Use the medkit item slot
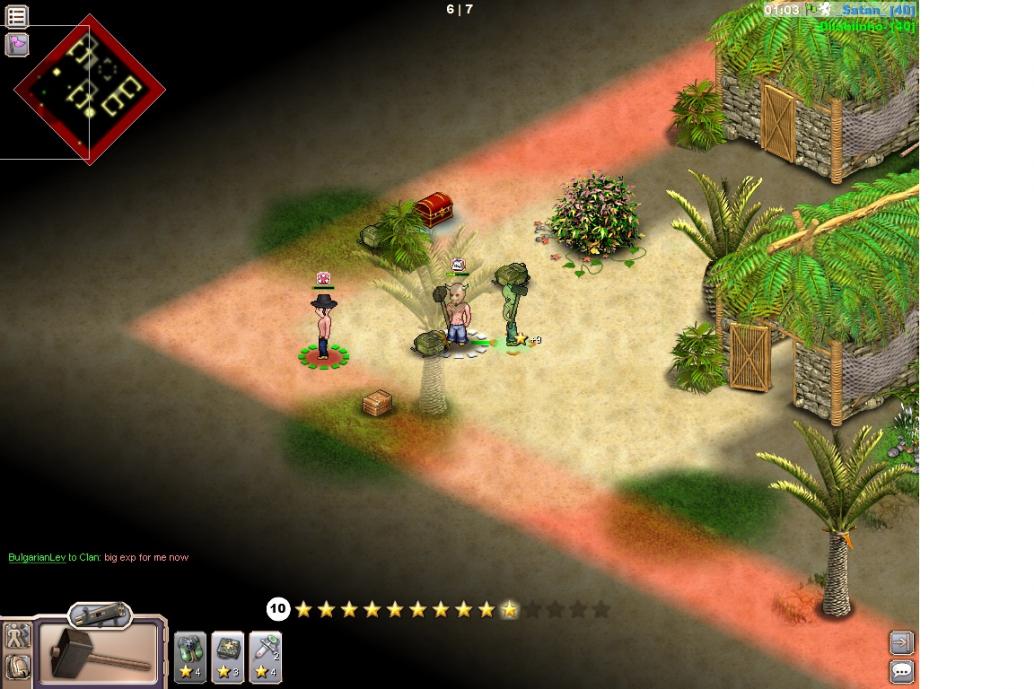 point(228,657)
